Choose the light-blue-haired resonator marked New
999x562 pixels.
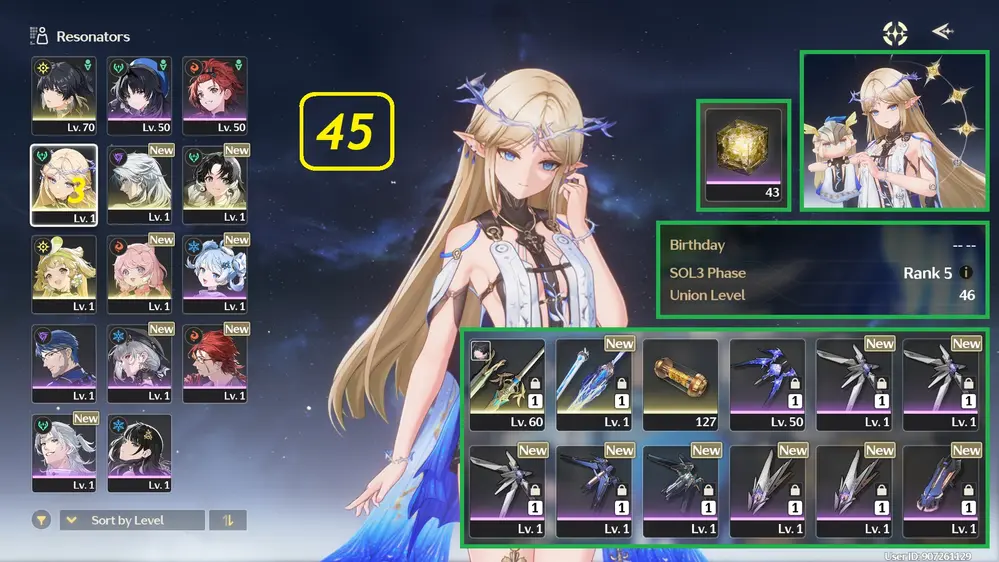click(x=214, y=274)
